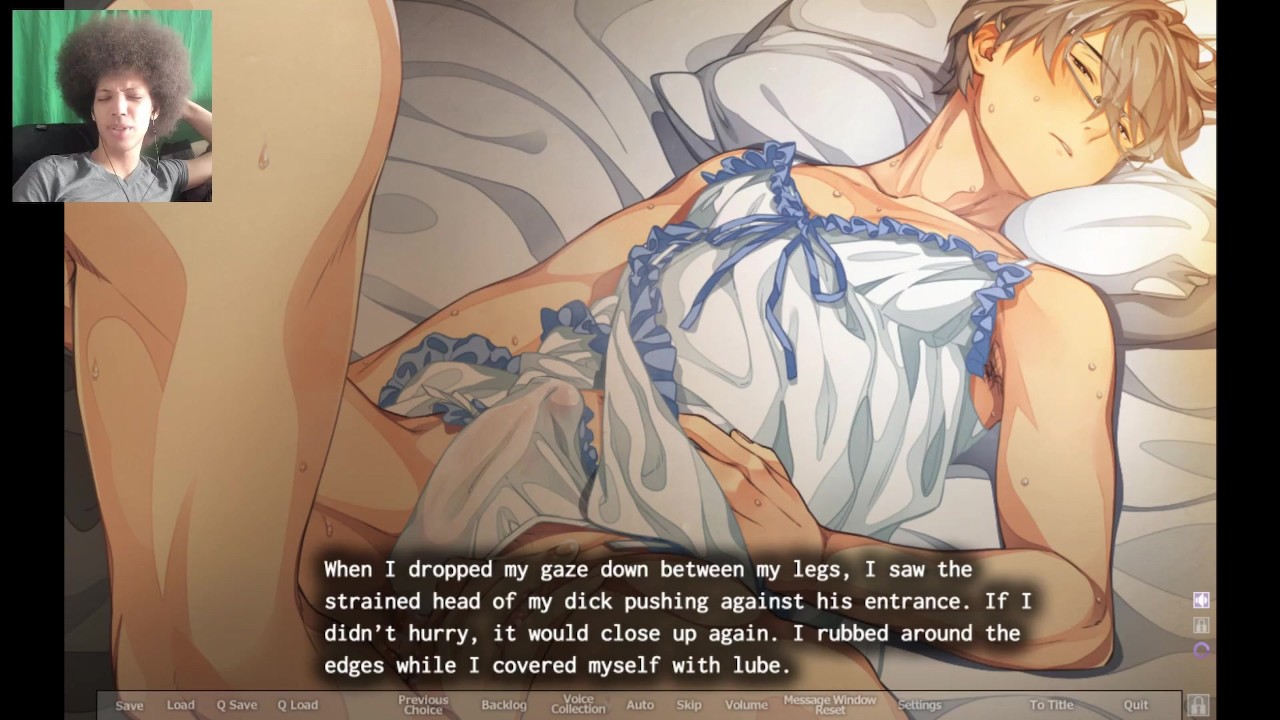The width and height of the screenshot is (1280, 720).
Task: Open the Load menu
Action: click(181, 705)
